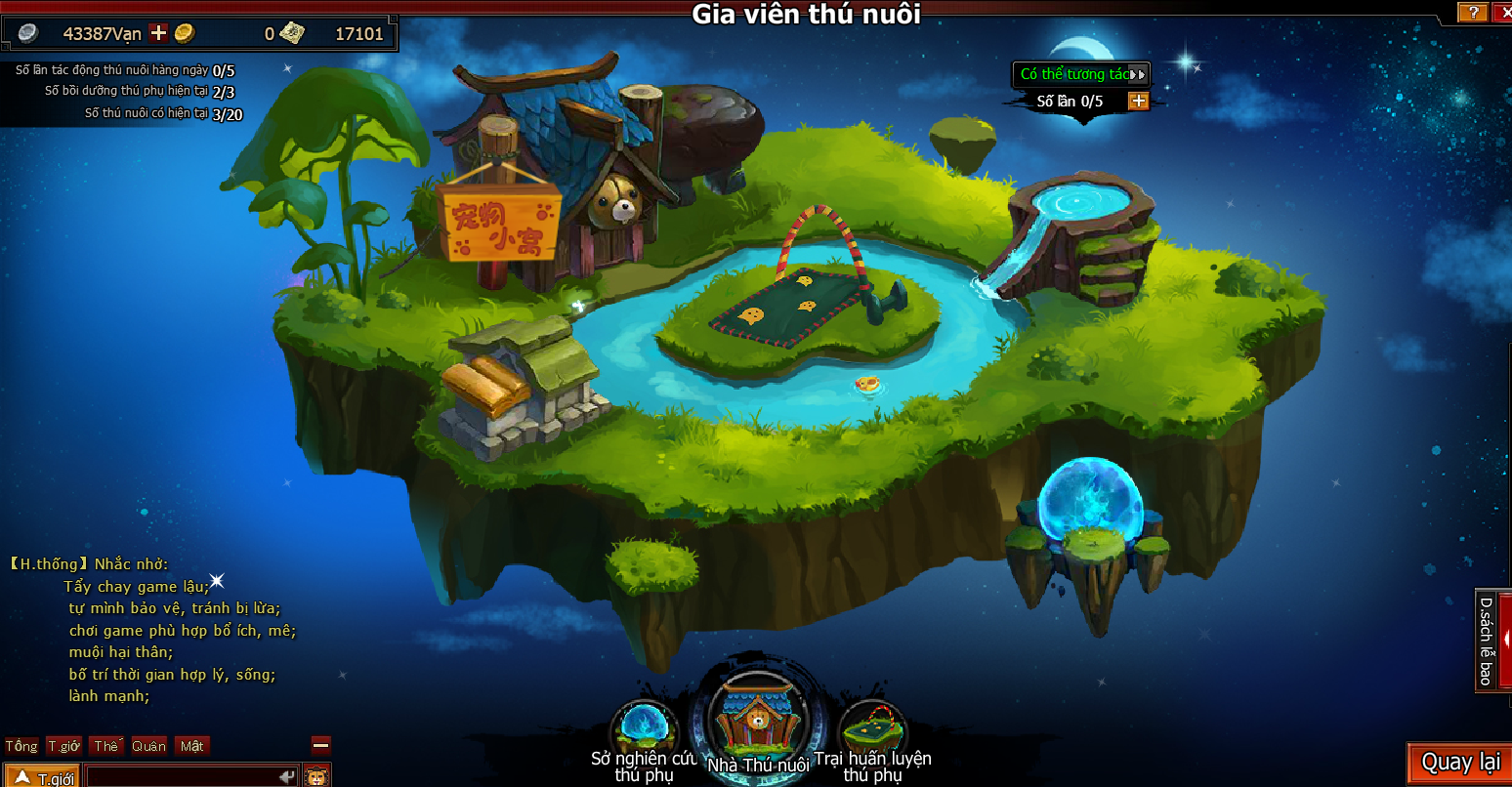This screenshot has height=787, width=1512.
Task: Switch to the Quân chat tab
Action: (148, 746)
